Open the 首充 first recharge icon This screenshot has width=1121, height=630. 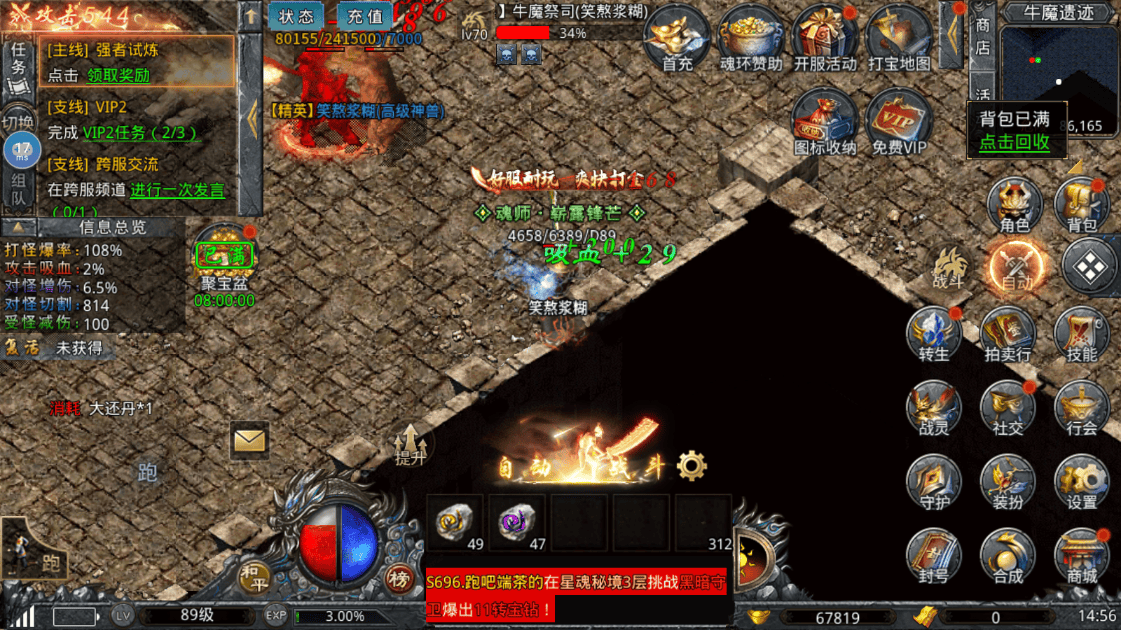tap(677, 38)
